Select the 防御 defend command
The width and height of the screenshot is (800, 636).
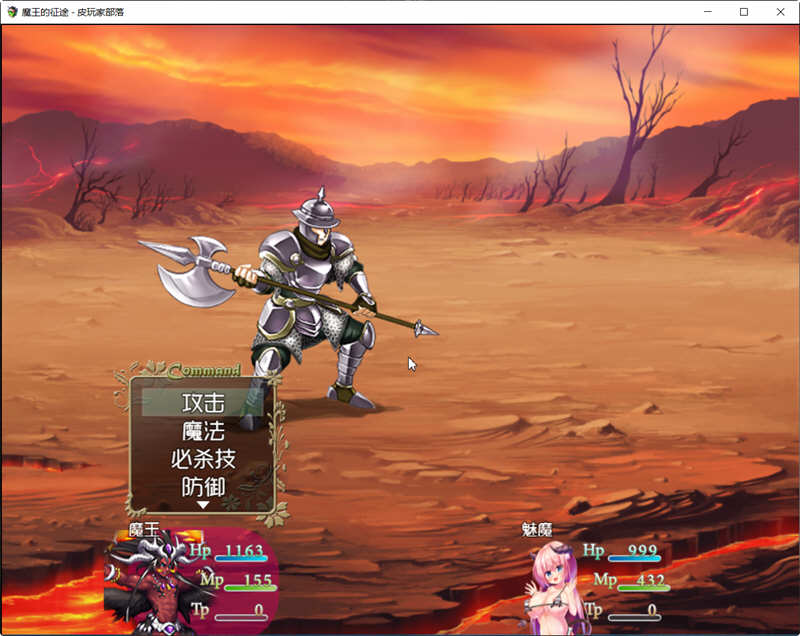[203, 488]
